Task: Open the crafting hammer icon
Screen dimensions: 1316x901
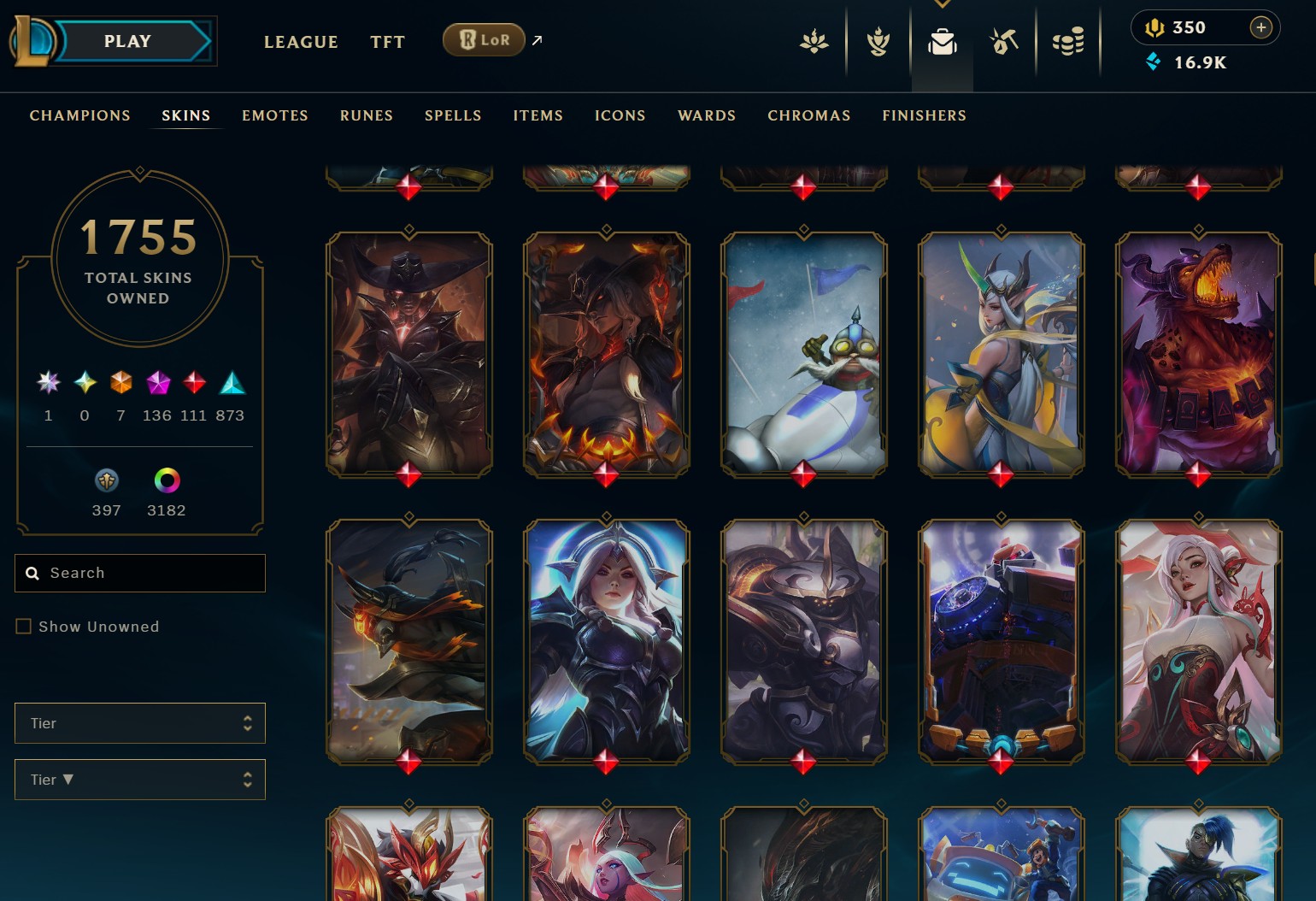Action: tap(1004, 41)
